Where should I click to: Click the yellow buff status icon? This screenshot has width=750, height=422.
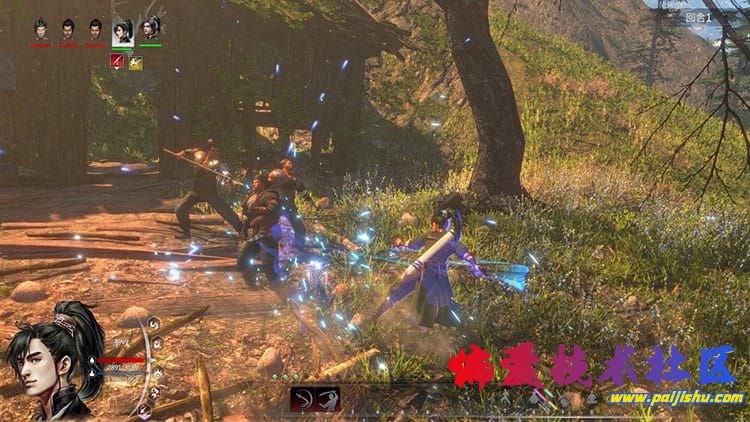(x=135, y=62)
